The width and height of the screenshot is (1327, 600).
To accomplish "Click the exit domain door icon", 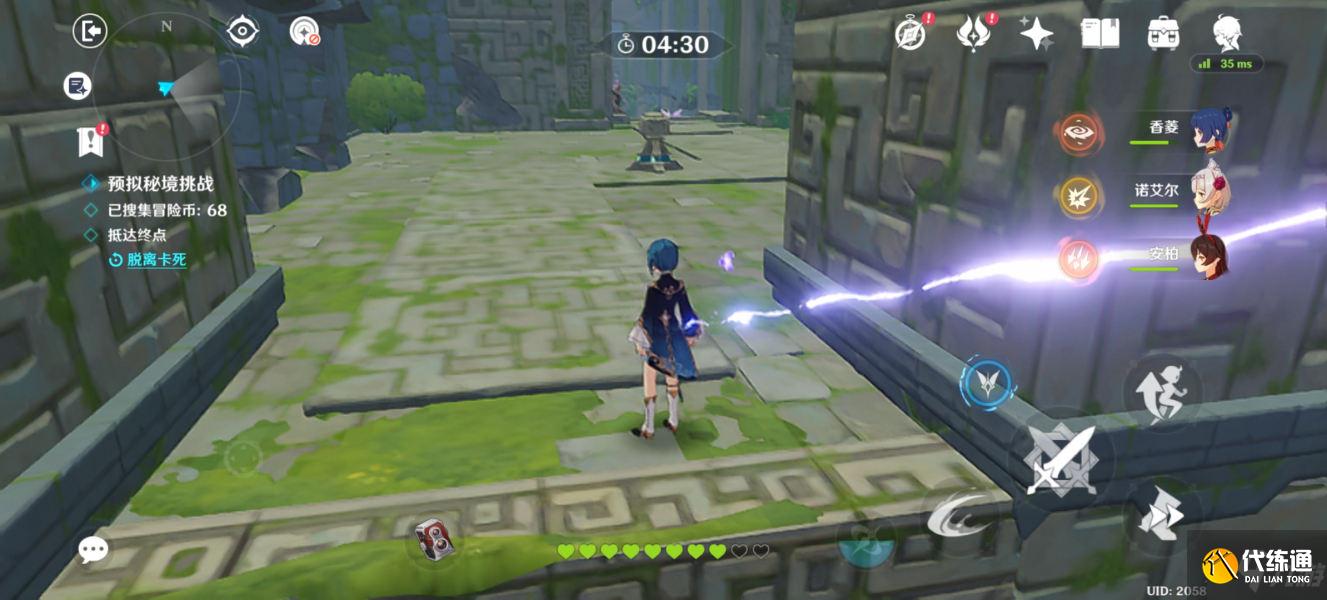I will 89,32.
